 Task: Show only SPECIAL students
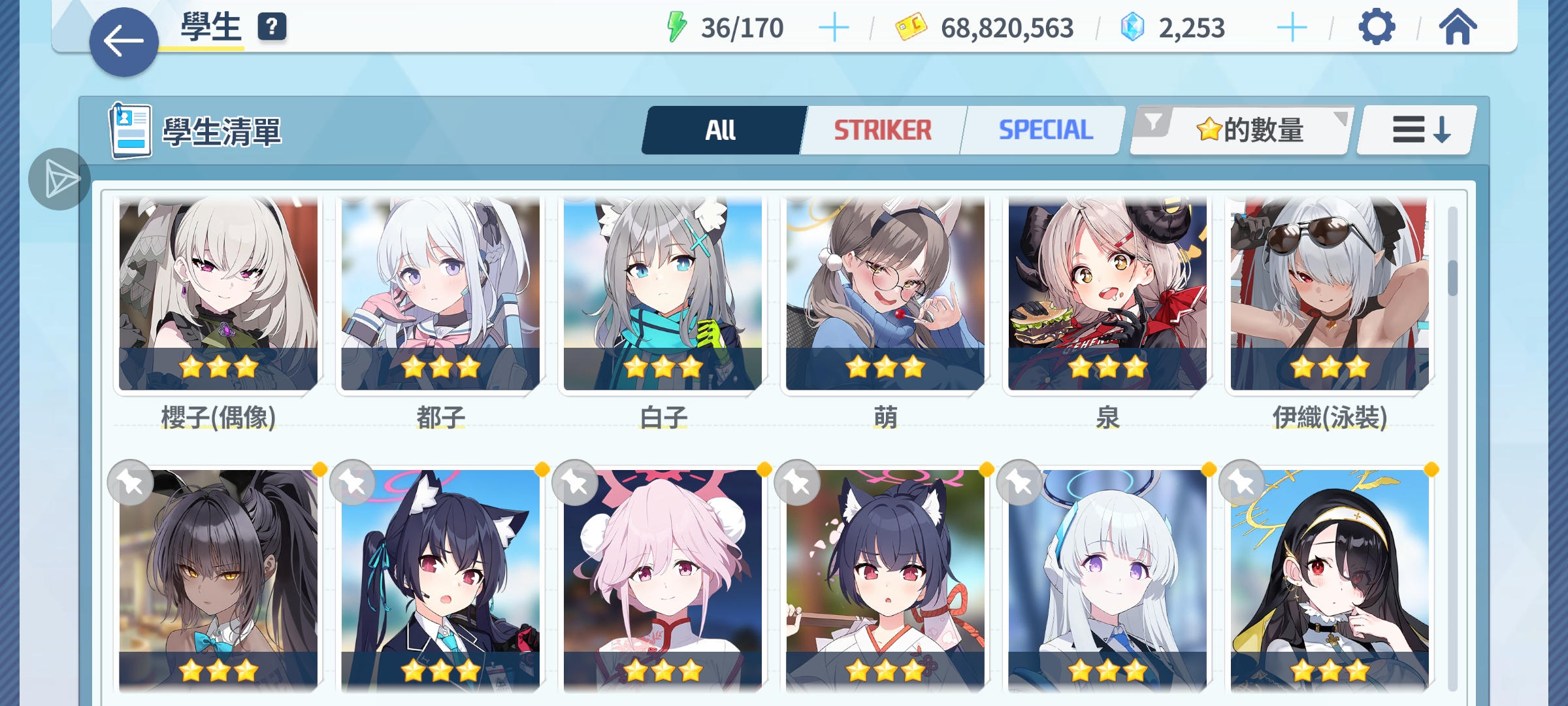[1045, 130]
